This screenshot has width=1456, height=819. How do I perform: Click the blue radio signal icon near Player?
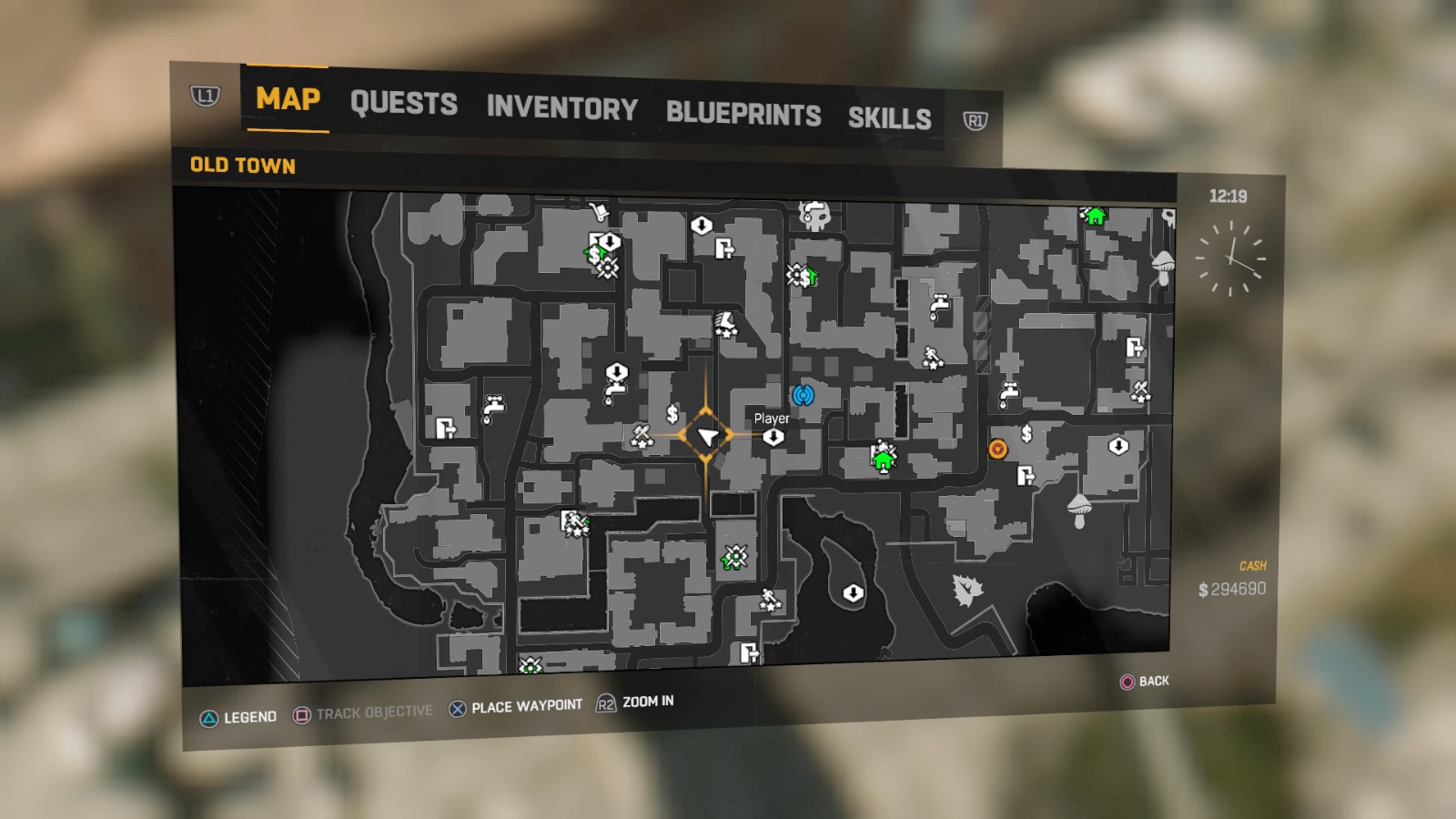pos(803,397)
